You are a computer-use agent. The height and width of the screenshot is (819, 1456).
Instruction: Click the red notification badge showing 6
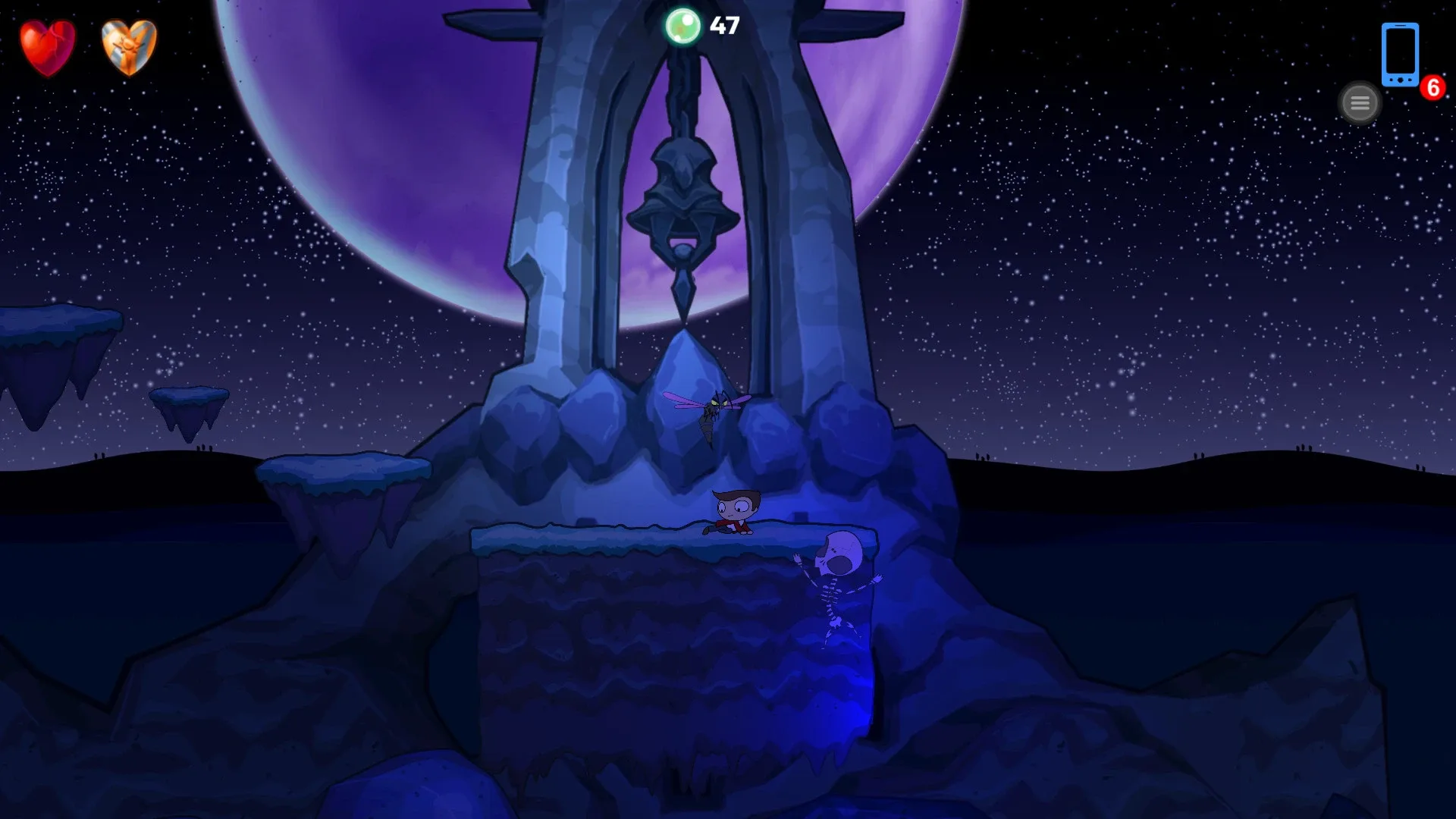tap(1432, 87)
